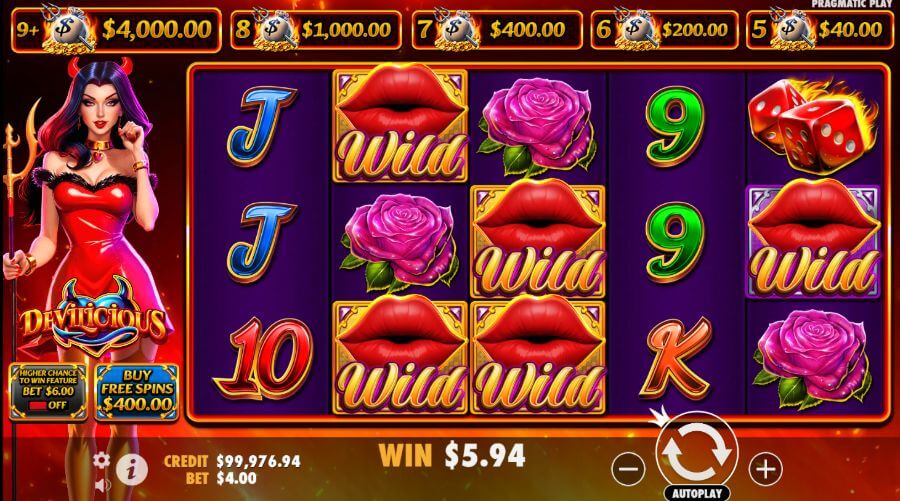Open the gear settings menu
This screenshot has width=900, height=501.
[101, 460]
